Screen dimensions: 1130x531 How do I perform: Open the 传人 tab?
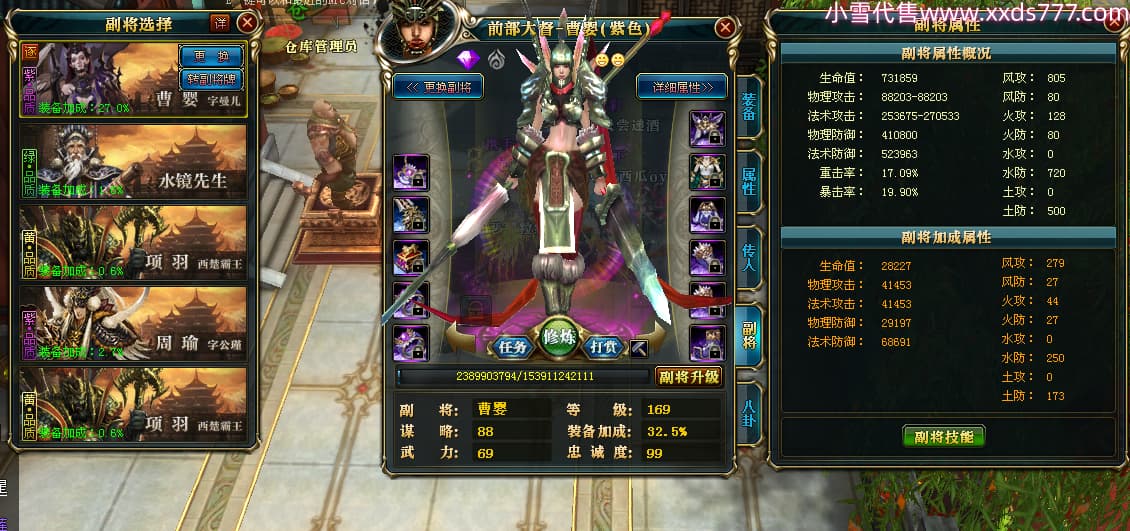tap(748, 256)
